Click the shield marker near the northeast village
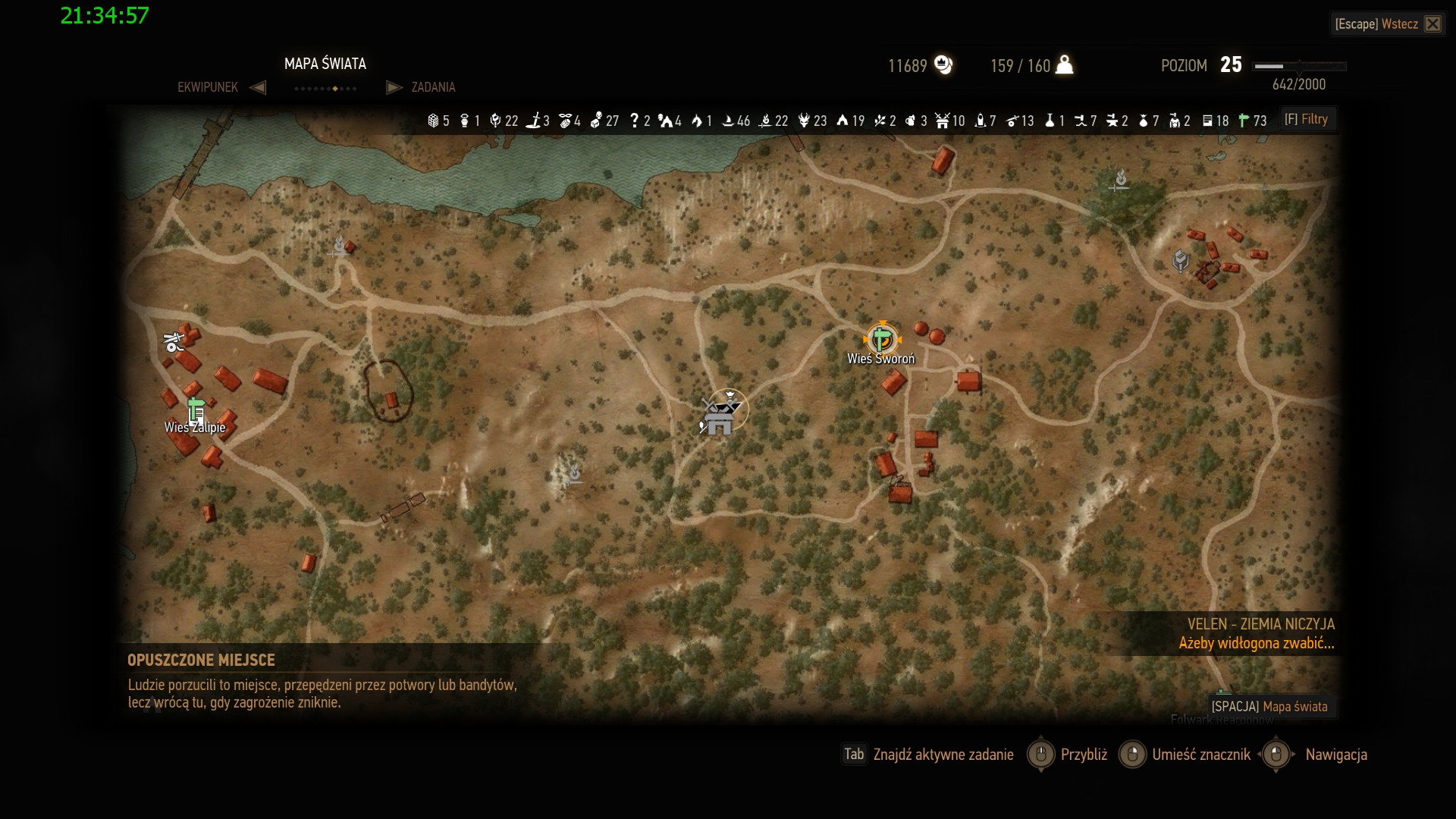This screenshot has height=819, width=1456. pyautogui.click(x=1180, y=261)
